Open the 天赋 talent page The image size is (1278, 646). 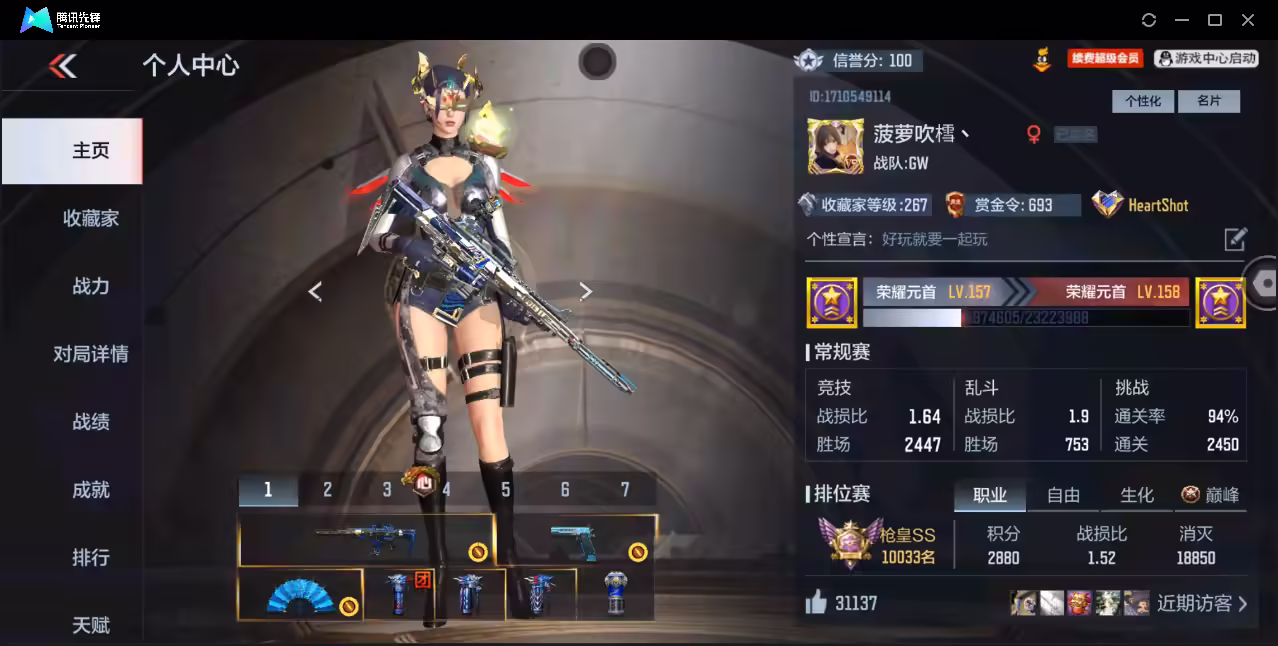[90, 625]
